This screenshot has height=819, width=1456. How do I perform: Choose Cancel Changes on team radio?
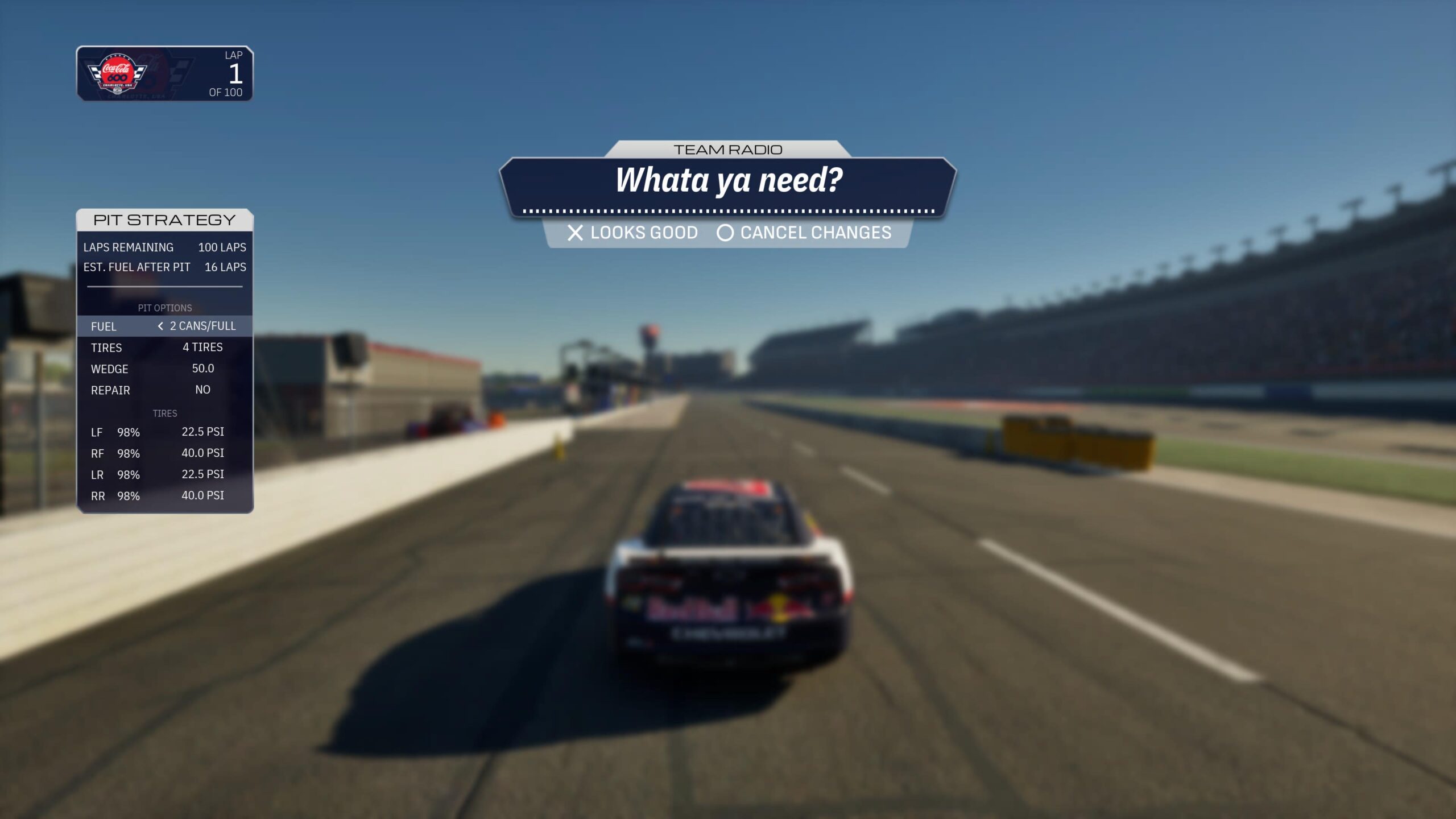point(804,233)
